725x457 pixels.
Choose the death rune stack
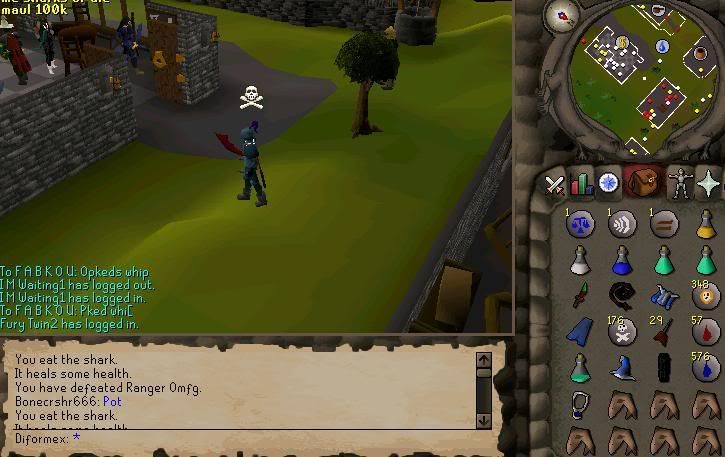pos(623,332)
